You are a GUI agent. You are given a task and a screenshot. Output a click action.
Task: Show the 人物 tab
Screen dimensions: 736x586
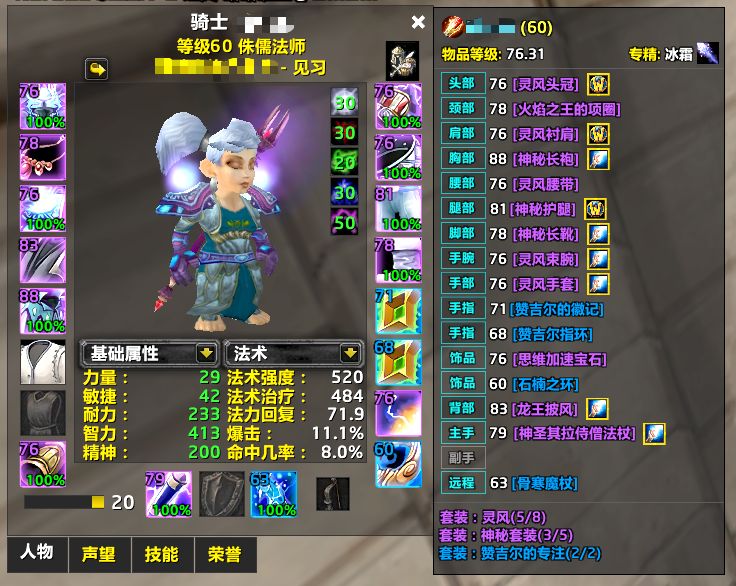click(37, 553)
